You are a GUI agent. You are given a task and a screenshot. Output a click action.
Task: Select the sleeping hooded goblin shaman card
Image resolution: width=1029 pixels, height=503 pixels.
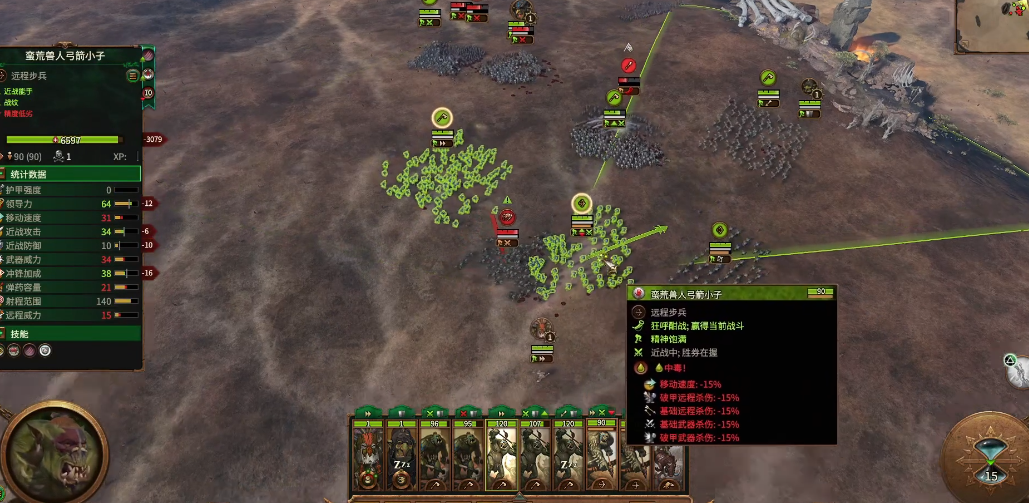(400, 455)
